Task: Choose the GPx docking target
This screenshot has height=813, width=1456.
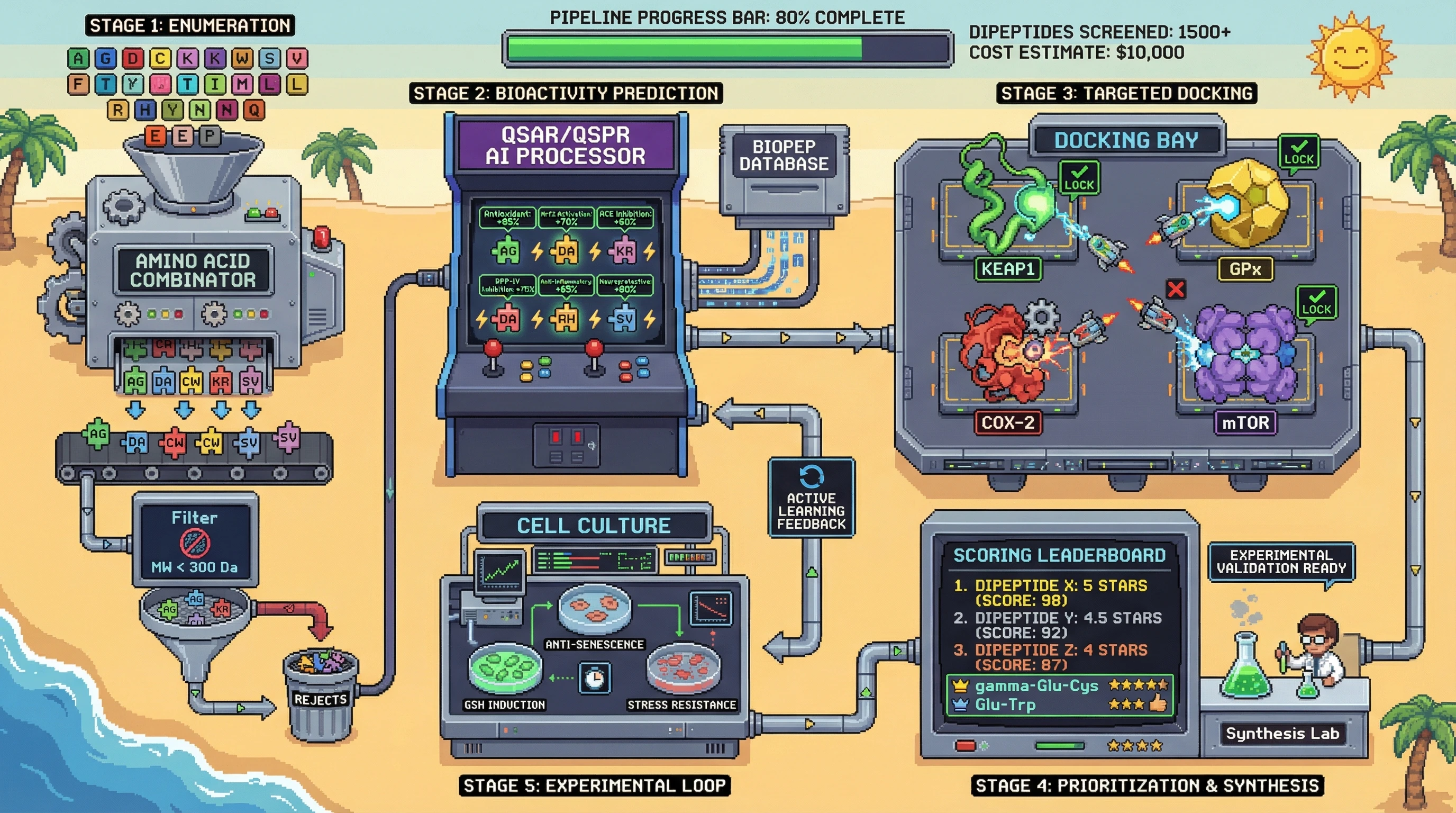Action: tap(1244, 269)
